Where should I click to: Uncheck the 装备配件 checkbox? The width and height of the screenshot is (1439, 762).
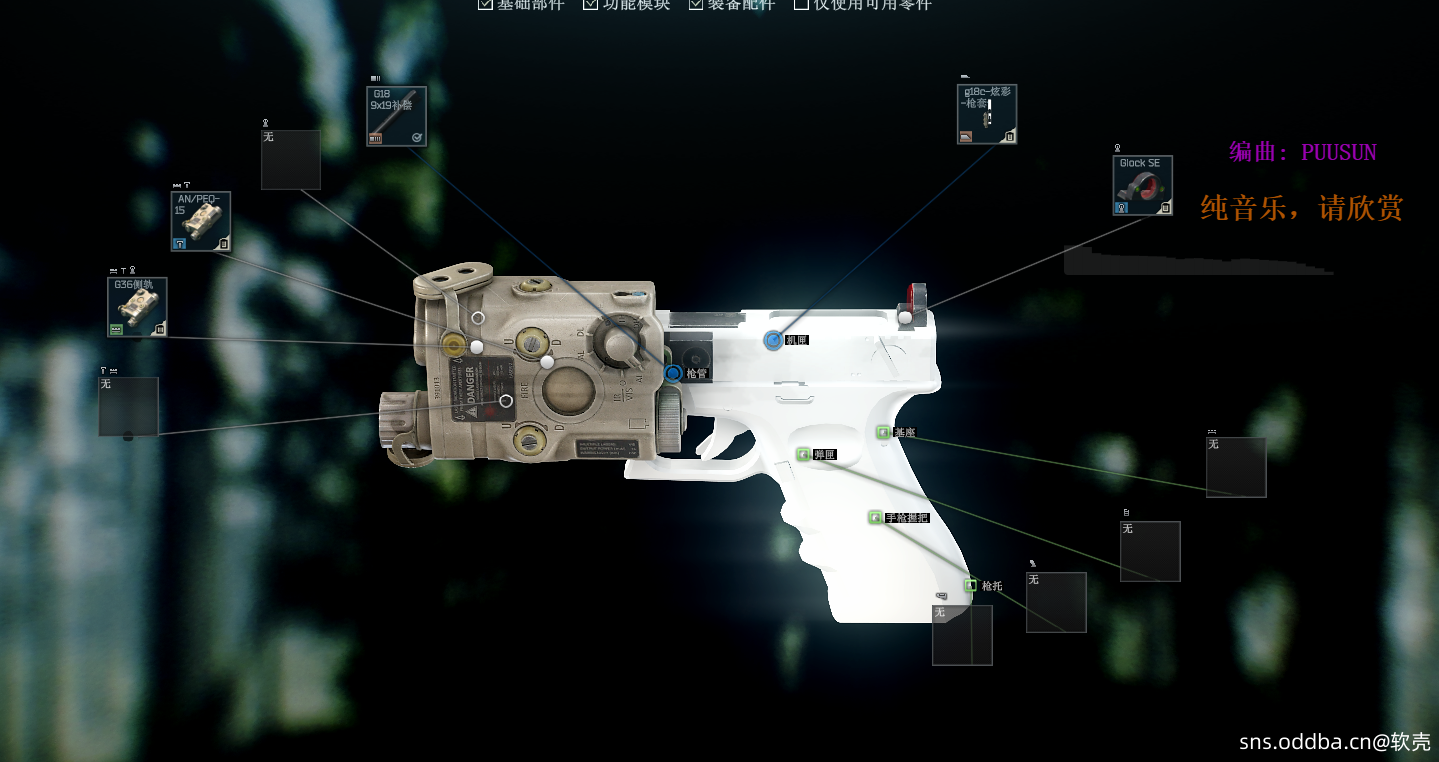696,4
